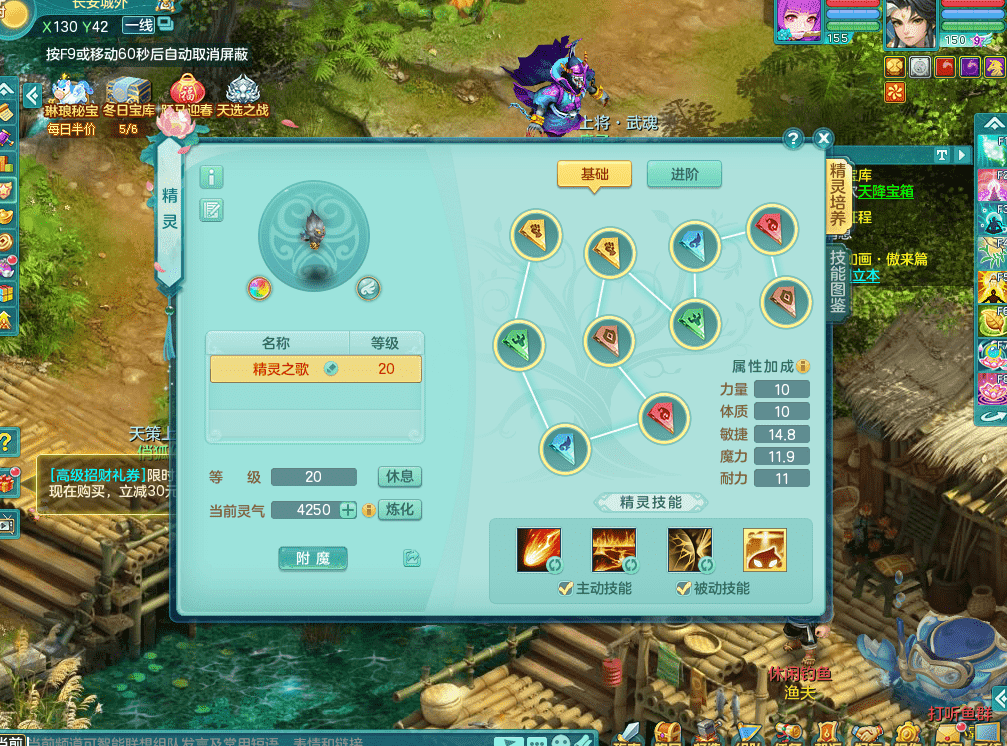The height and width of the screenshot is (746, 1007).
Task: Select the golden wing spirit skill icon
Action: pos(689,549)
